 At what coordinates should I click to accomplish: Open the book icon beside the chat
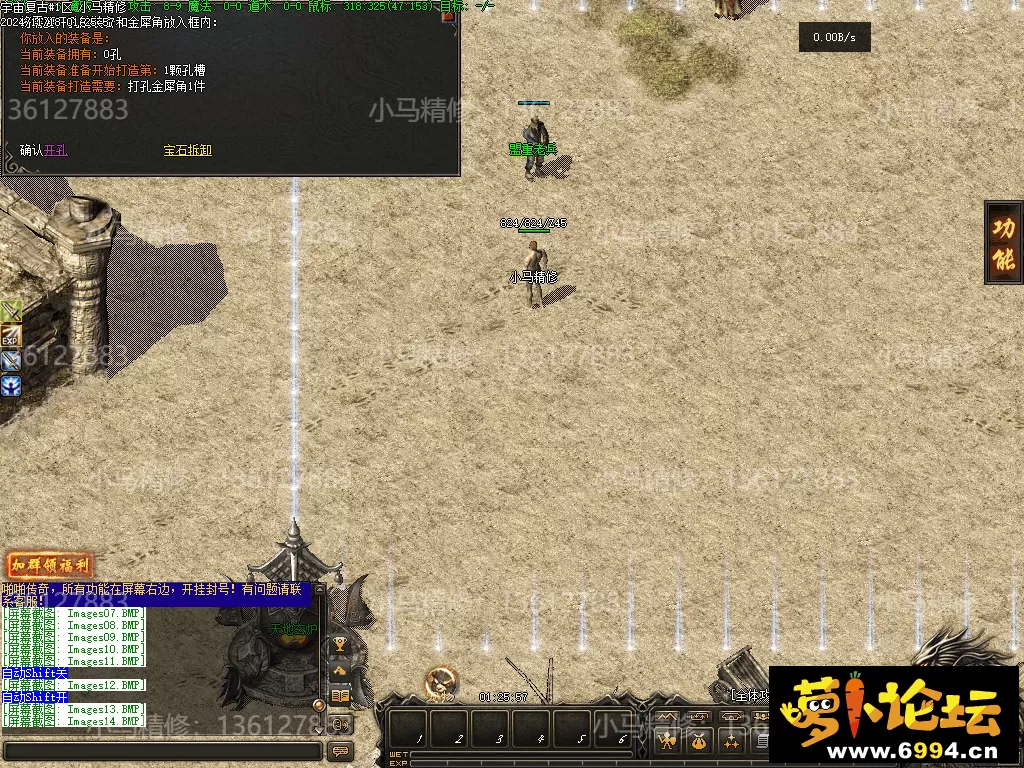pyautogui.click(x=340, y=696)
